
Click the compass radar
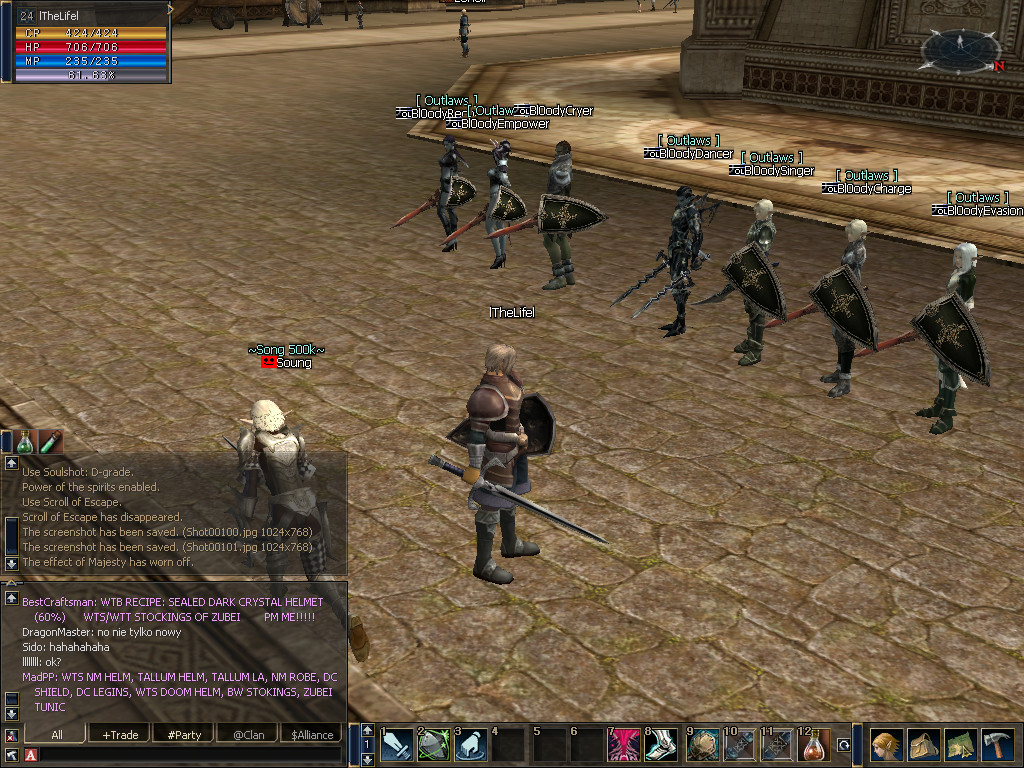tap(958, 50)
